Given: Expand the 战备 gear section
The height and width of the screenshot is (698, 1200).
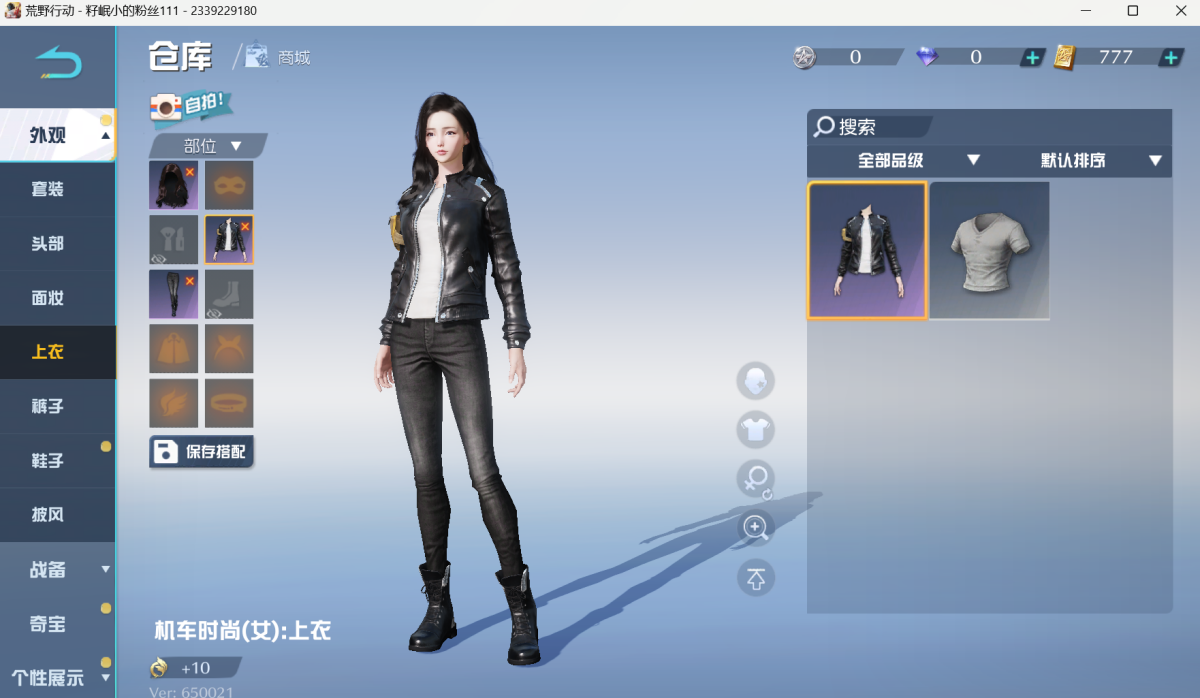Looking at the screenshot, I should (57, 569).
